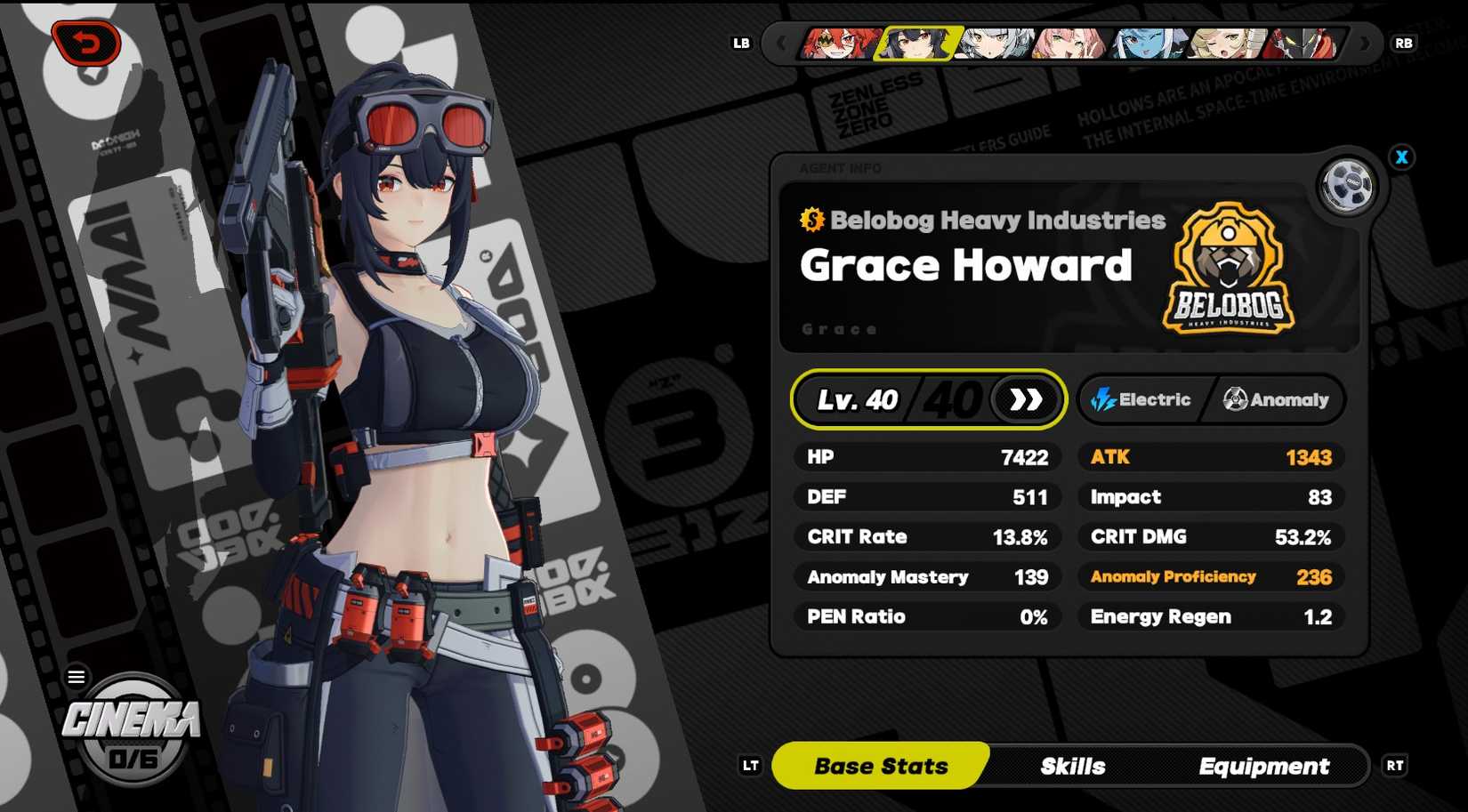Click the film reel icon on the info panel
This screenshot has height=812, width=1468.
coord(1346,187)
